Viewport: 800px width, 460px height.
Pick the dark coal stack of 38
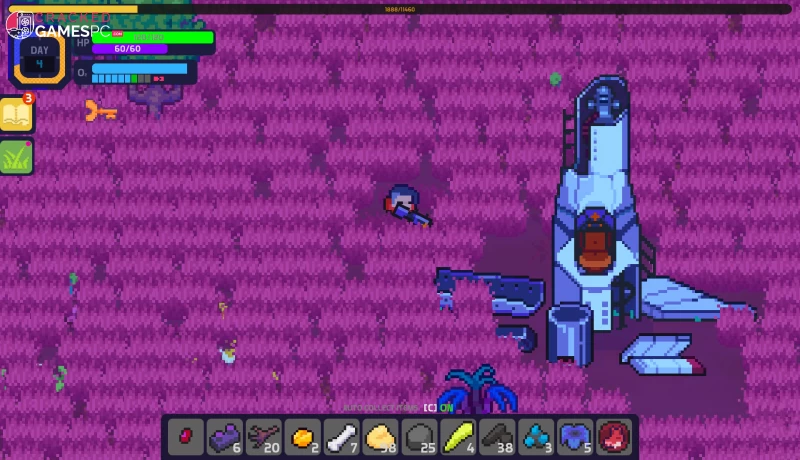497,436
